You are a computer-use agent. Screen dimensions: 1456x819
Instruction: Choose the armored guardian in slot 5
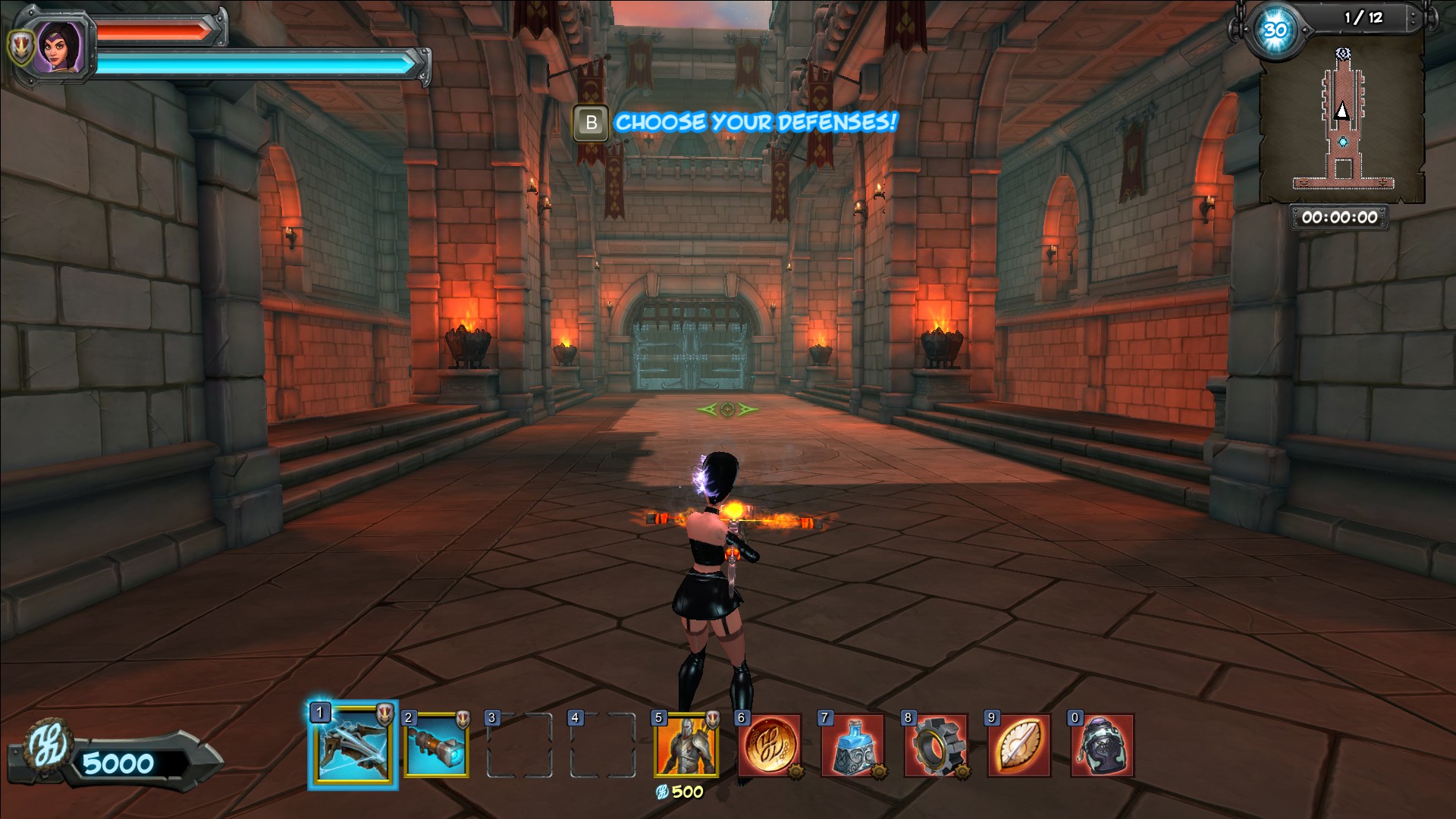coord(686,745)
